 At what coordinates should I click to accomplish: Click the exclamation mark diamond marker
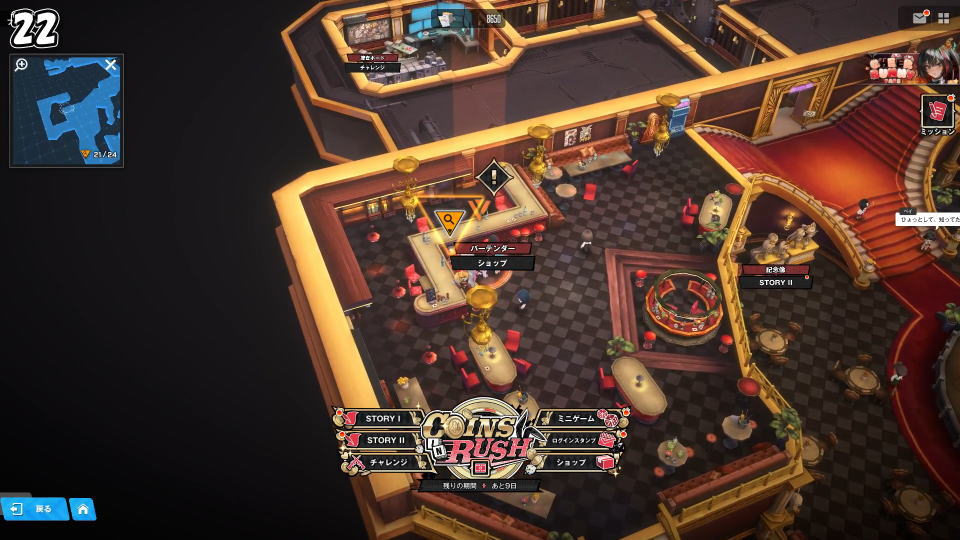click(x=493, y=178)
